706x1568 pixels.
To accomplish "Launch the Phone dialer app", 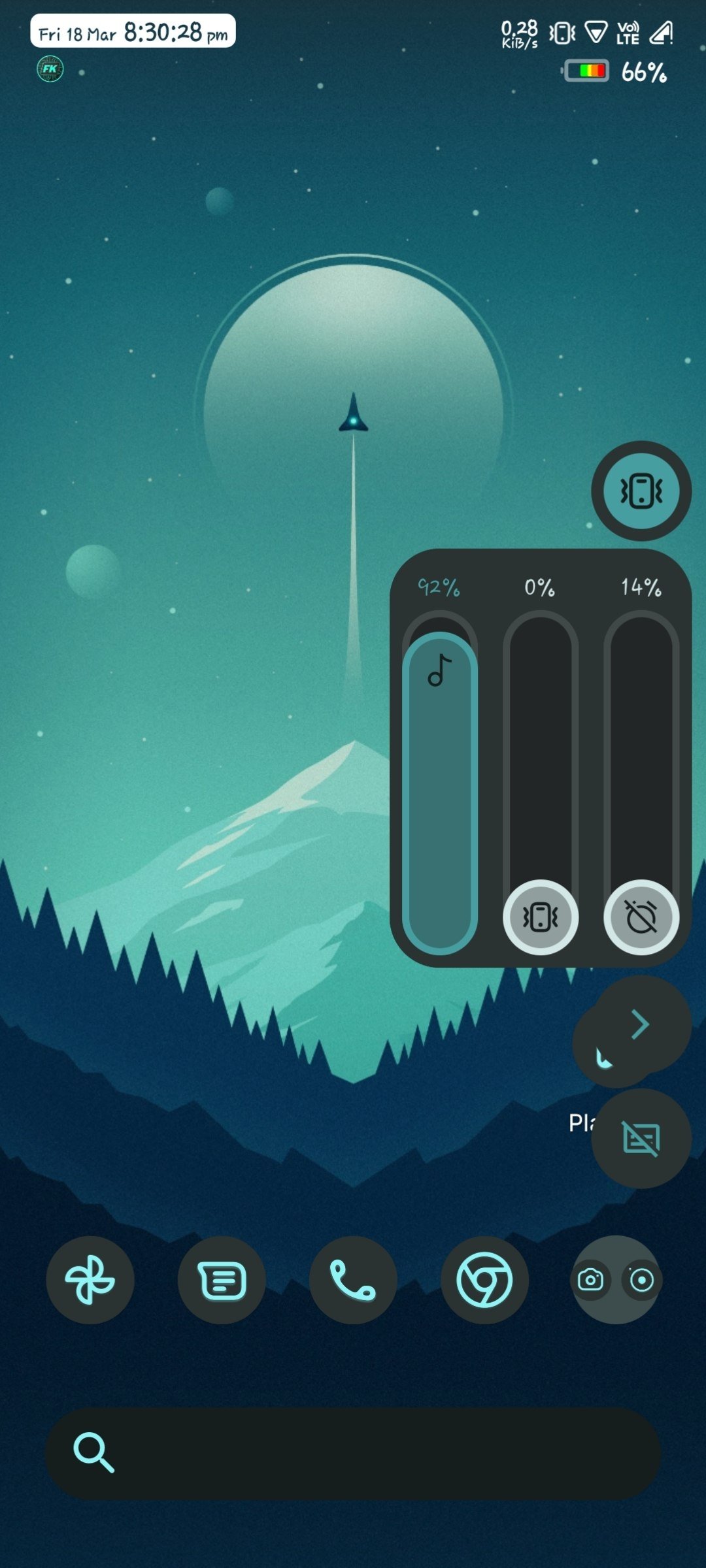I will pyautogui.click(x=353, y=1280).
